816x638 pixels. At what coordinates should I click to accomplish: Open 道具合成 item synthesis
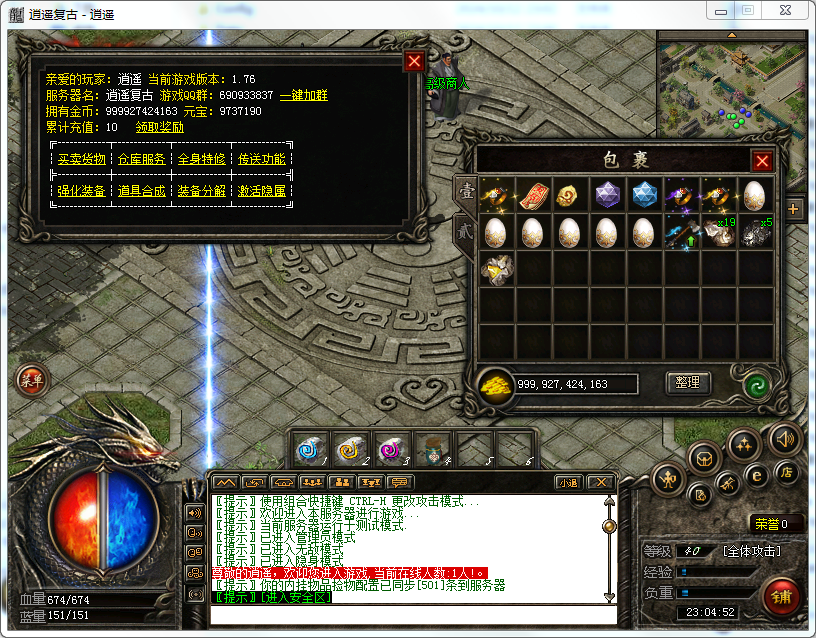click(x=141, y=191)
